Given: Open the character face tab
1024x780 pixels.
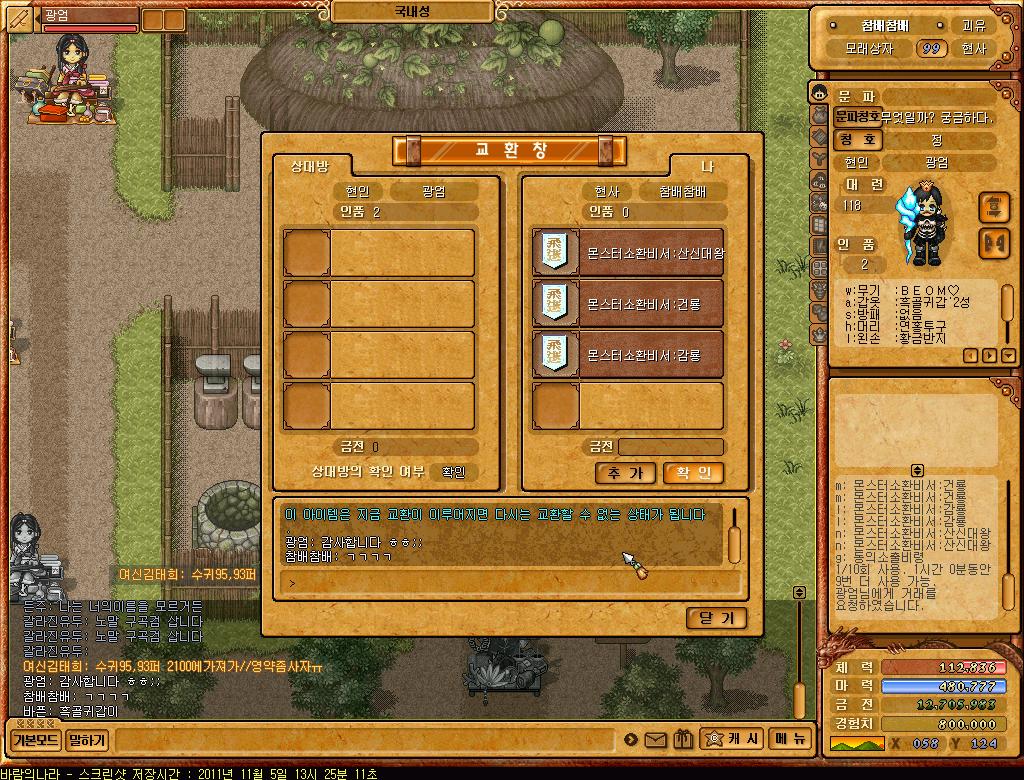Looking at the screenshot, I should coord(819,95).
